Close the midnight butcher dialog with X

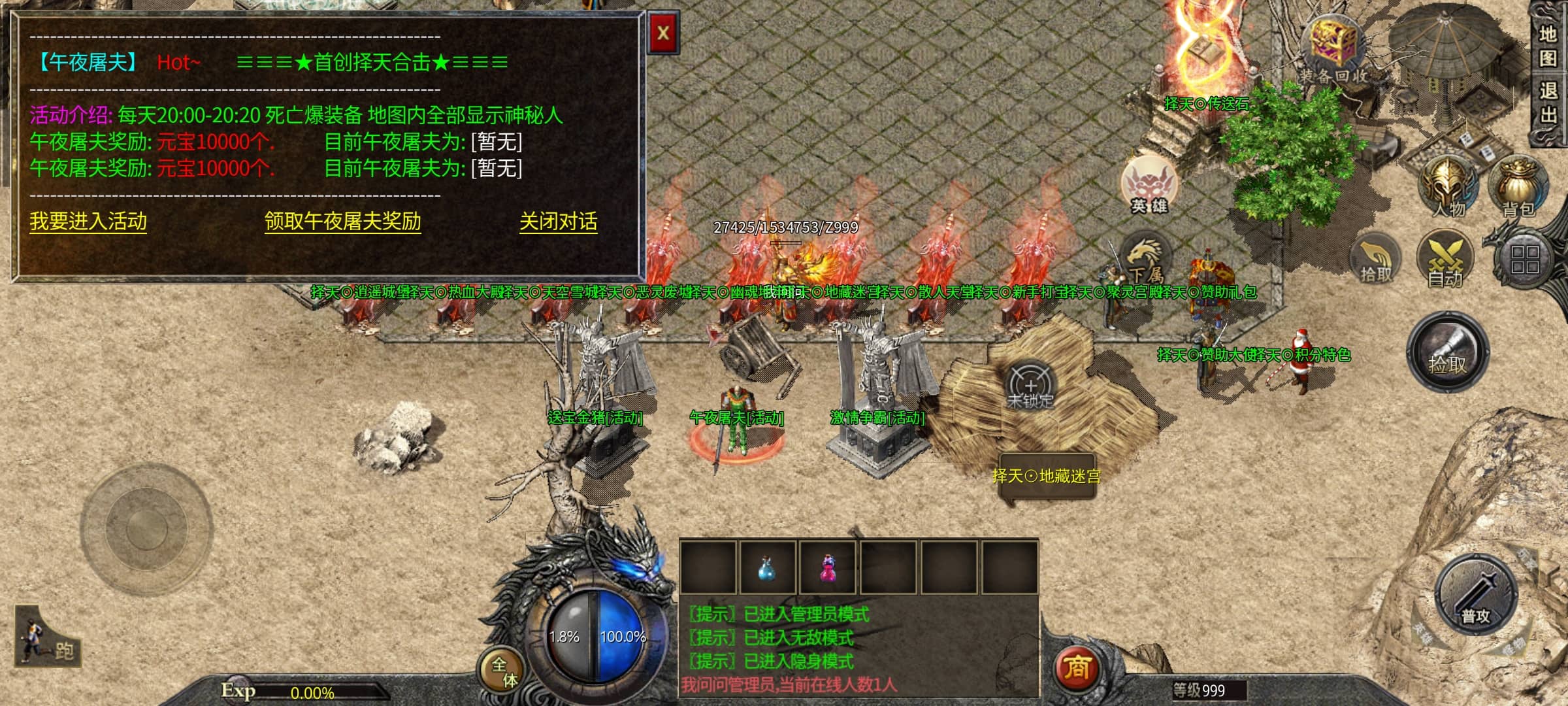click(663, 33)
